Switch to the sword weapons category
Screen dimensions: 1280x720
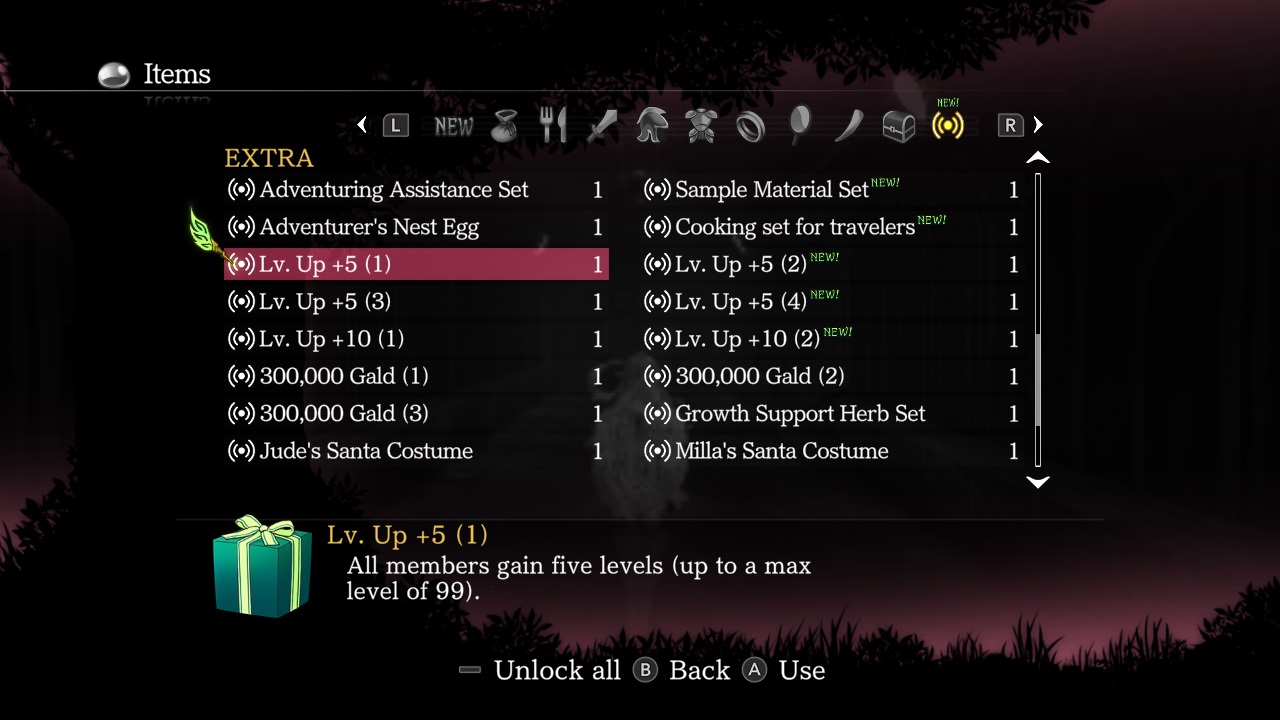602,125
